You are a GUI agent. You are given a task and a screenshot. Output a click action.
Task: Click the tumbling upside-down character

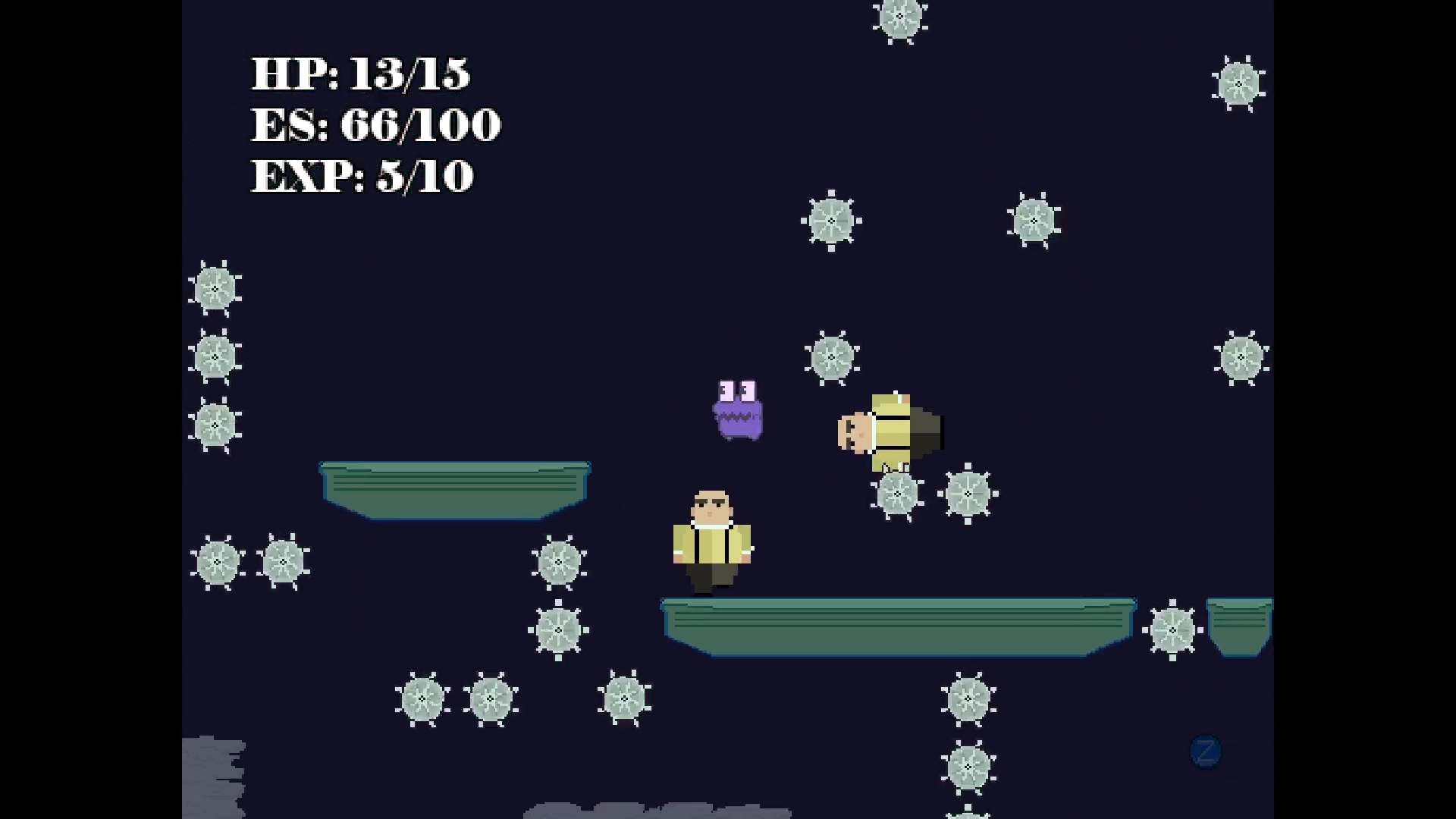[887, 432]
